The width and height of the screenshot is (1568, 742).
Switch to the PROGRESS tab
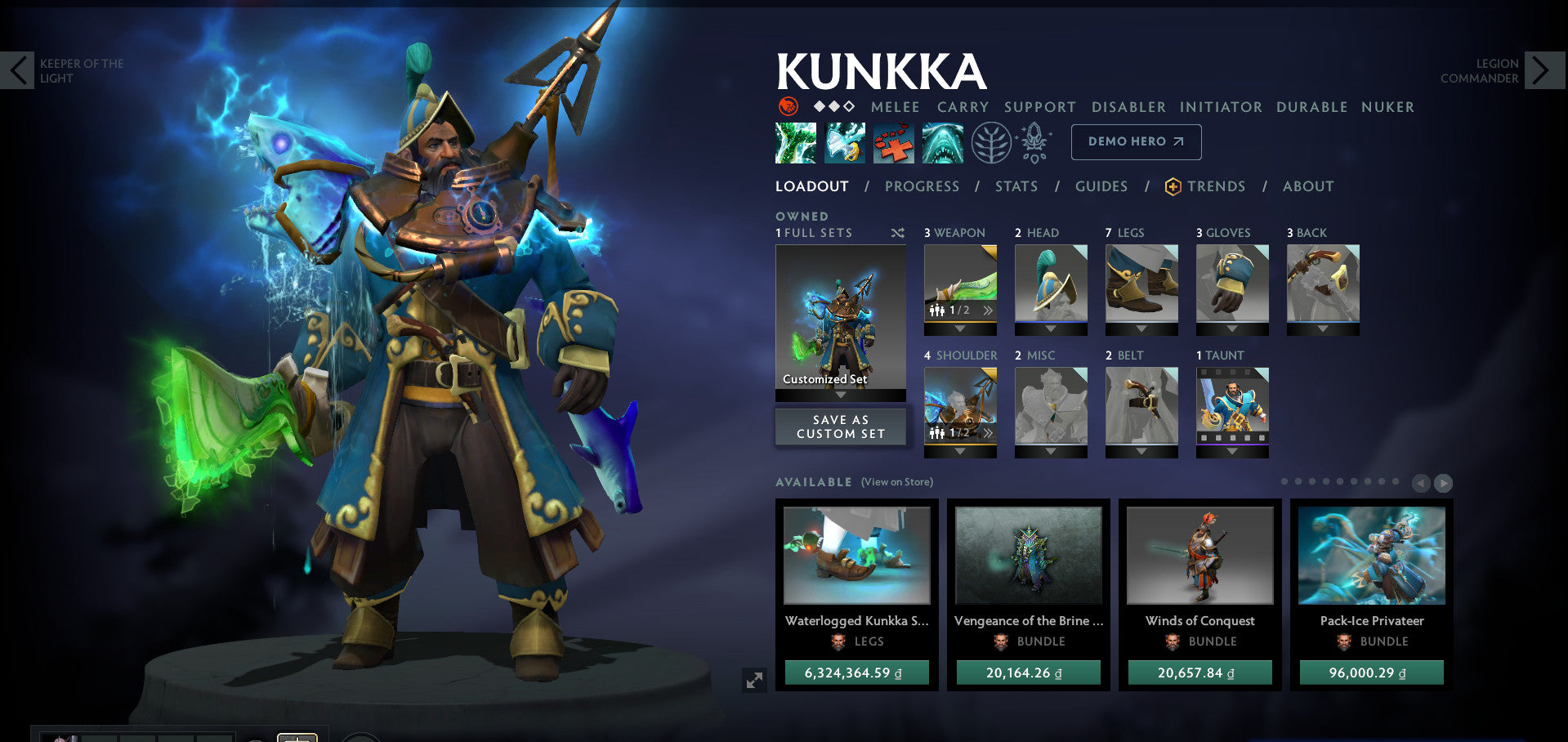pyautogui.click(x=921, y=186)
